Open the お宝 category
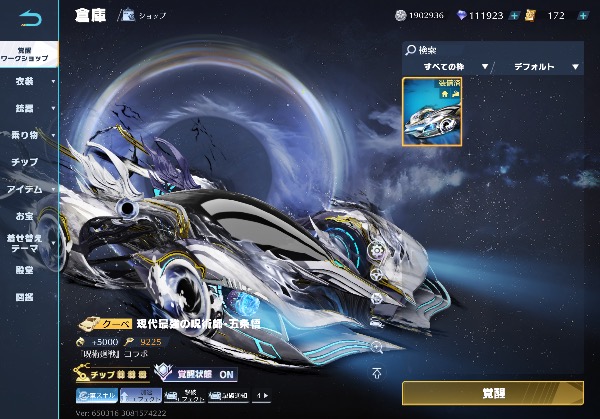This screenshot has height=419, width=600. coord(26,215)
